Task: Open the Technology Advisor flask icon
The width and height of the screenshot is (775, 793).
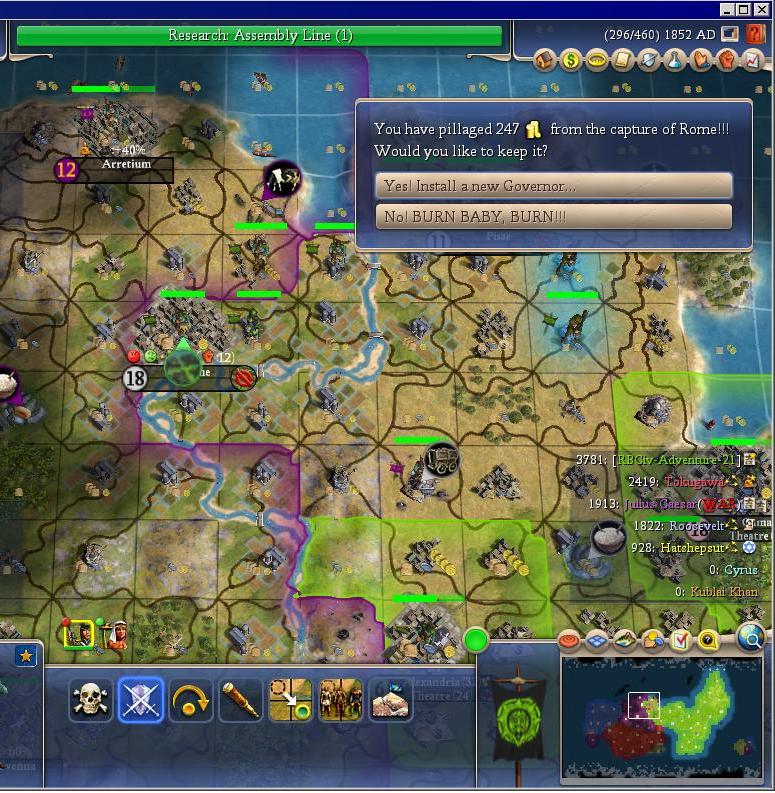Action: (x=675, y=61)
